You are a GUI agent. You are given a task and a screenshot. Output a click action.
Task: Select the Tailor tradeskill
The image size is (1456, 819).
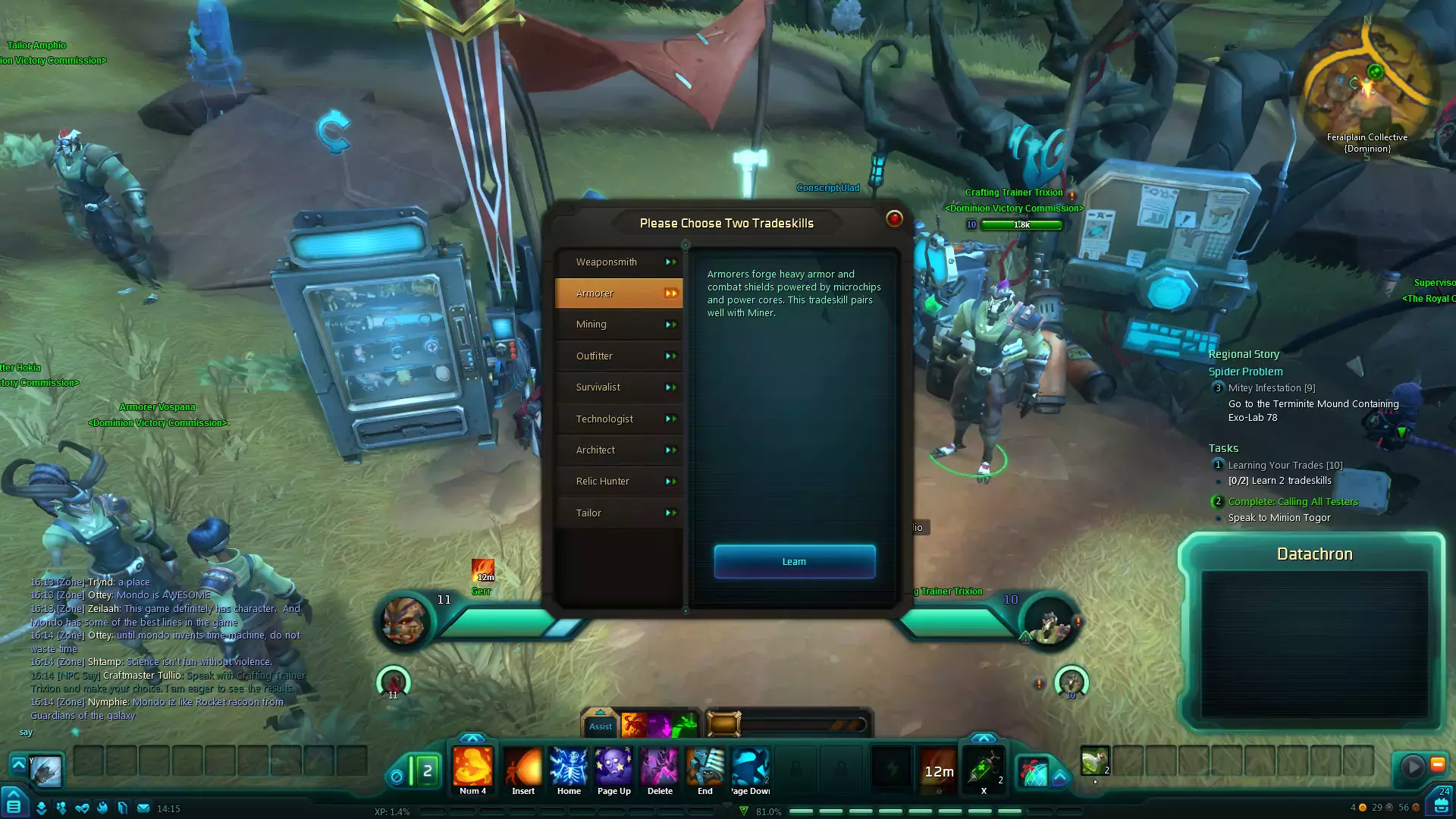619,513
